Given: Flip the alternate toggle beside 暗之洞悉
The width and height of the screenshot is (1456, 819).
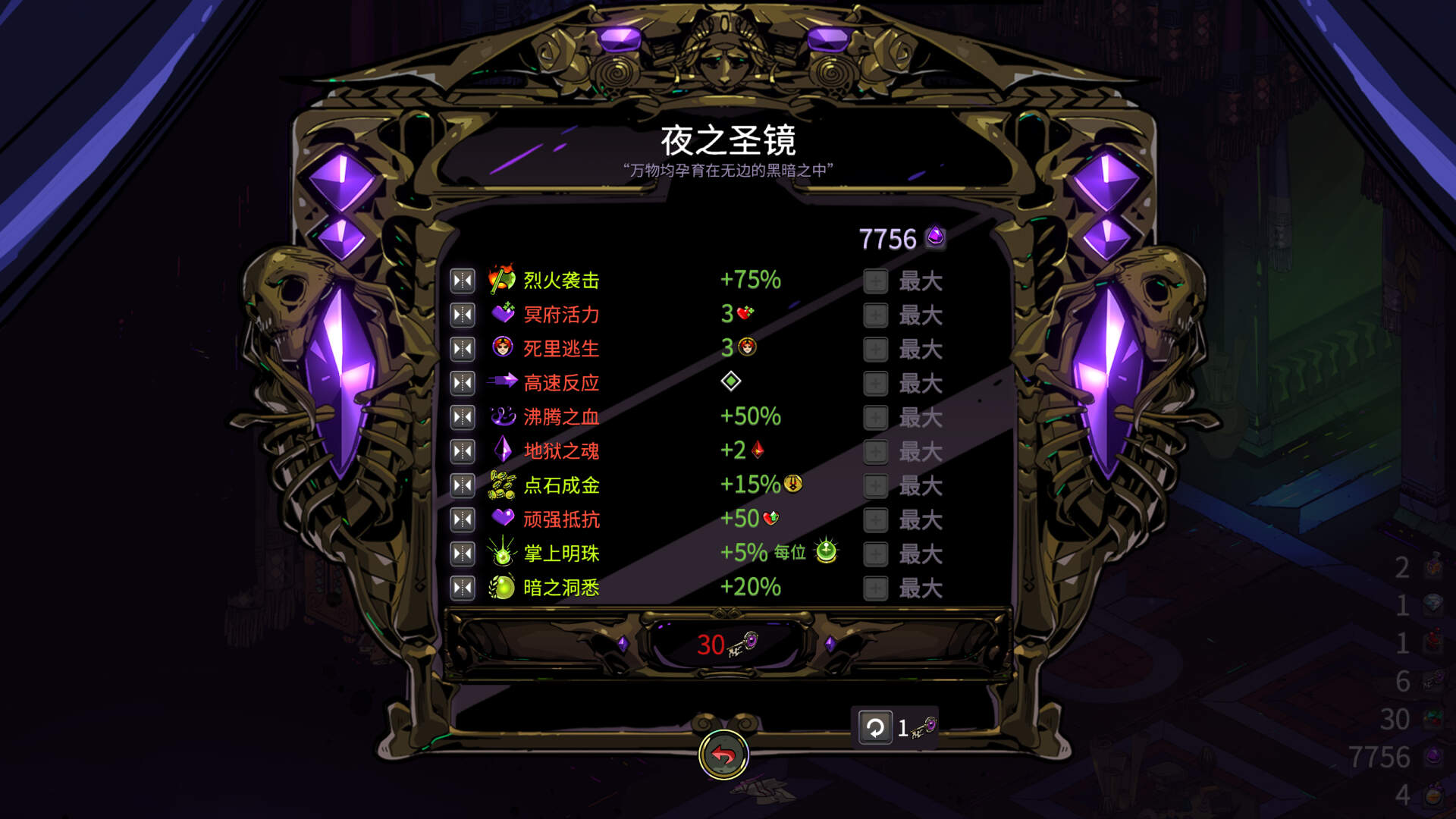Looking at the screenshot, I should [462, 588].
